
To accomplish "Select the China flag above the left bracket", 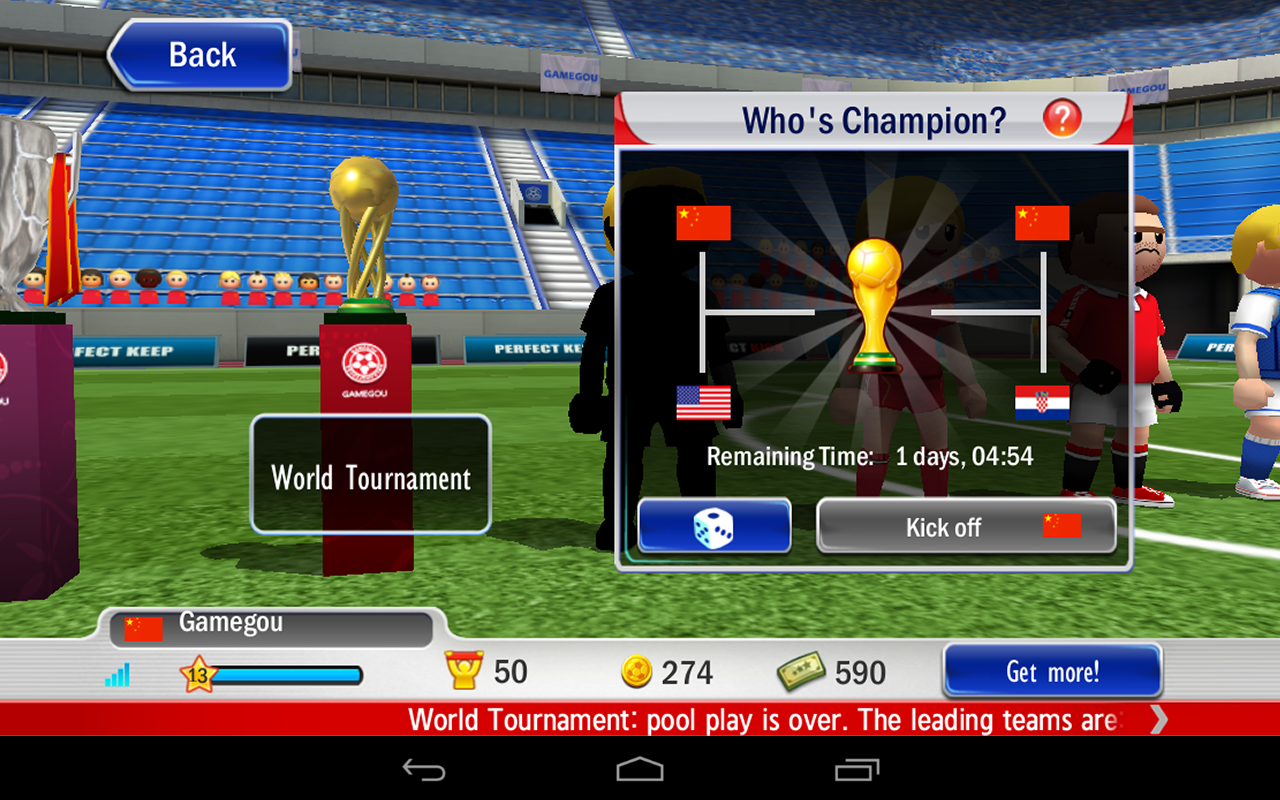I will (703, 222).
